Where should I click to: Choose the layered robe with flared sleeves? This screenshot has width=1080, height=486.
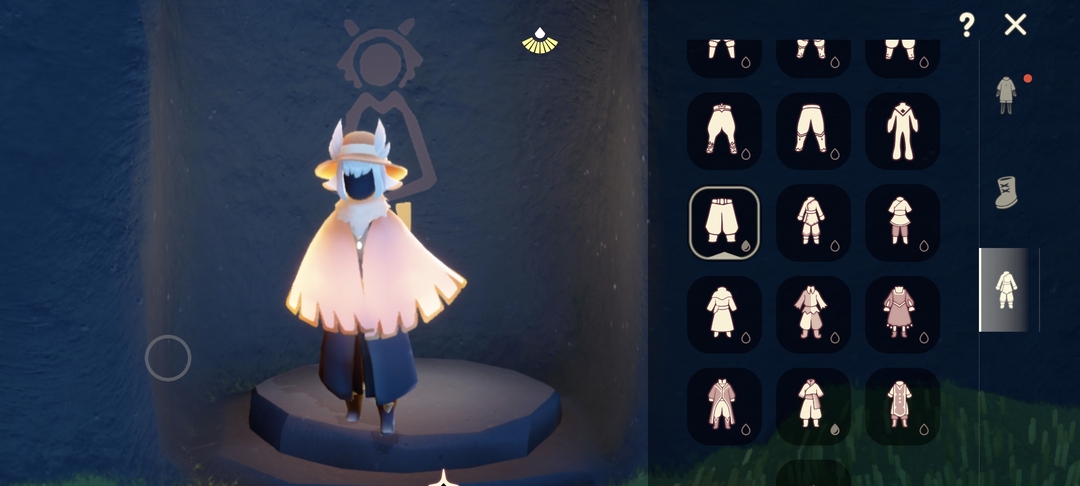click(813, 314)
